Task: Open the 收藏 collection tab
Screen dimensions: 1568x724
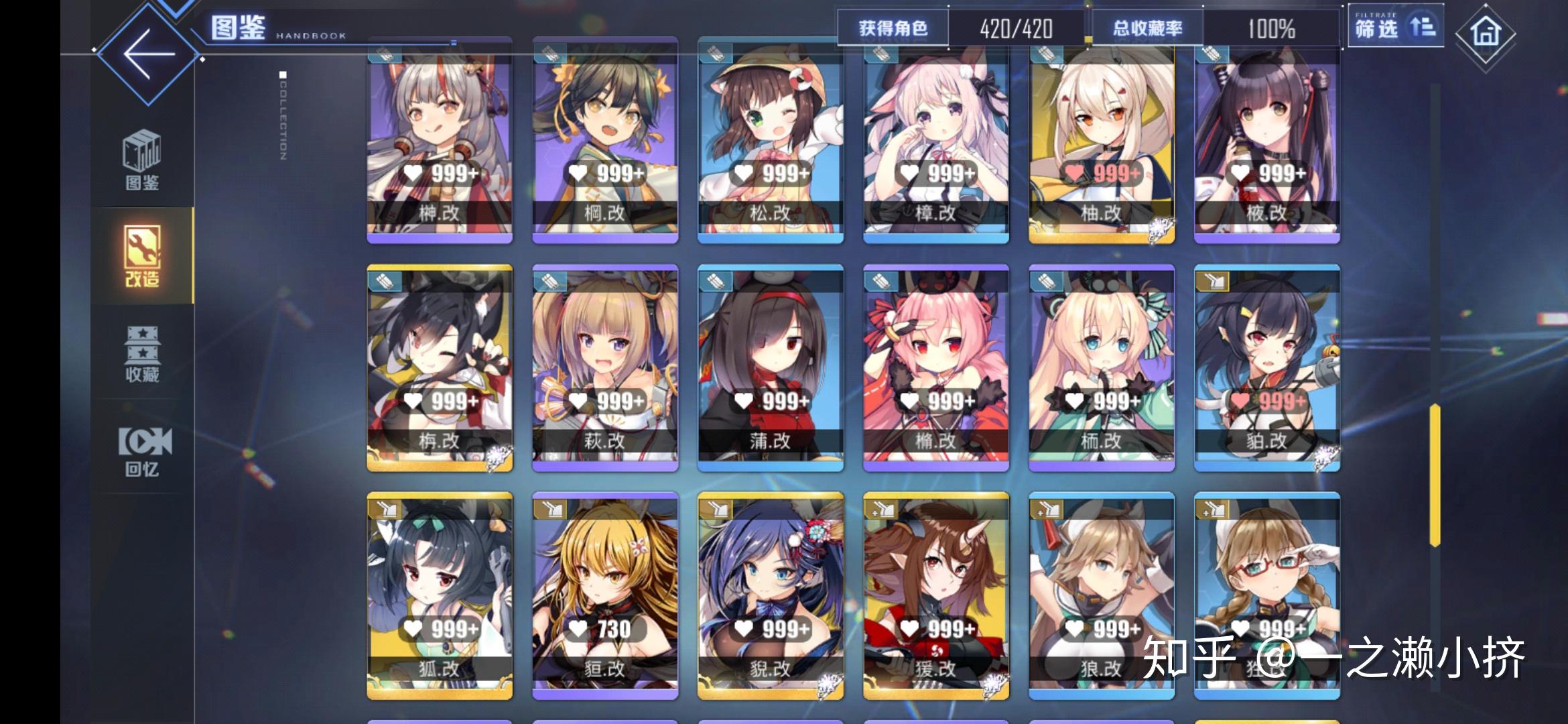Action: [x=142, y=354]
